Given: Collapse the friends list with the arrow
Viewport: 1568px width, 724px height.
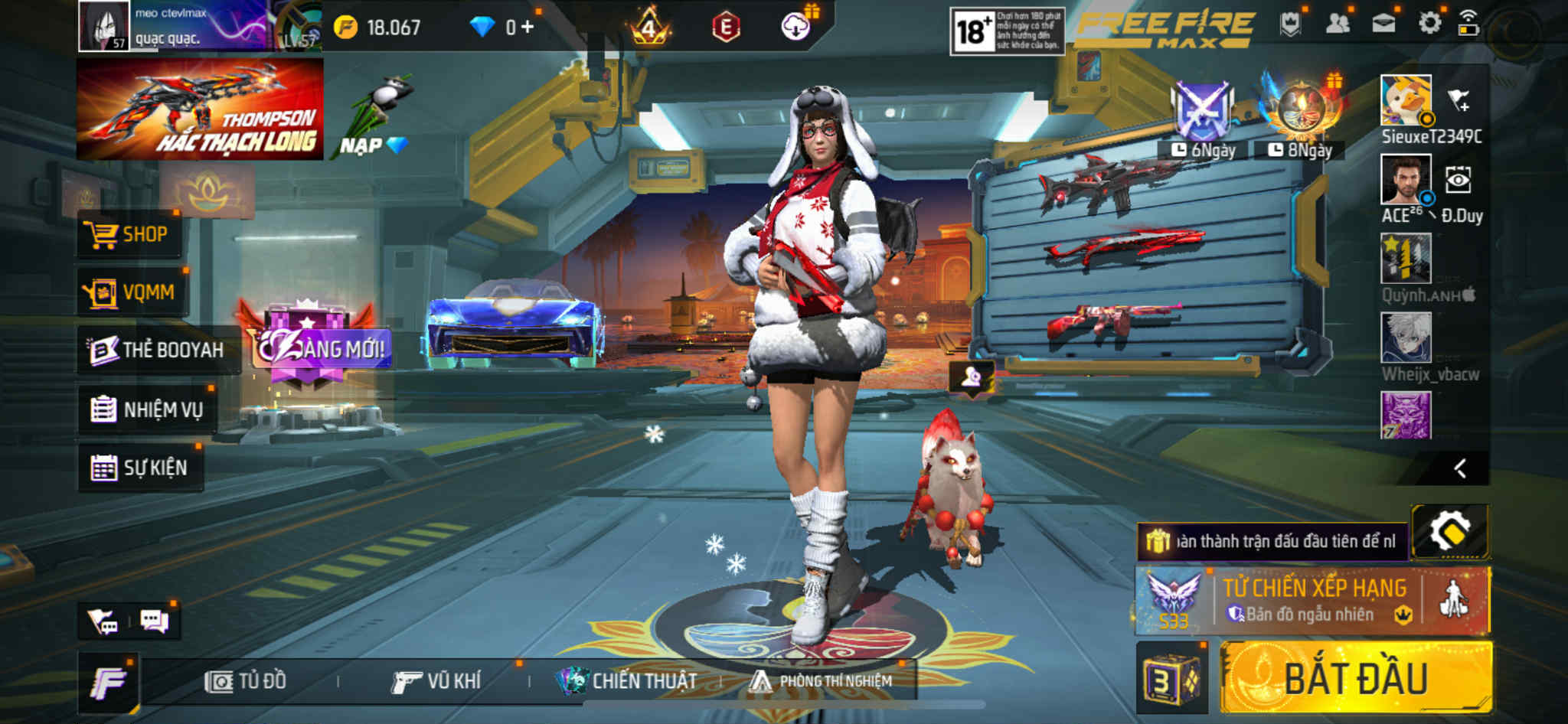Looking at the screenshot, I should coord(1460,468).
